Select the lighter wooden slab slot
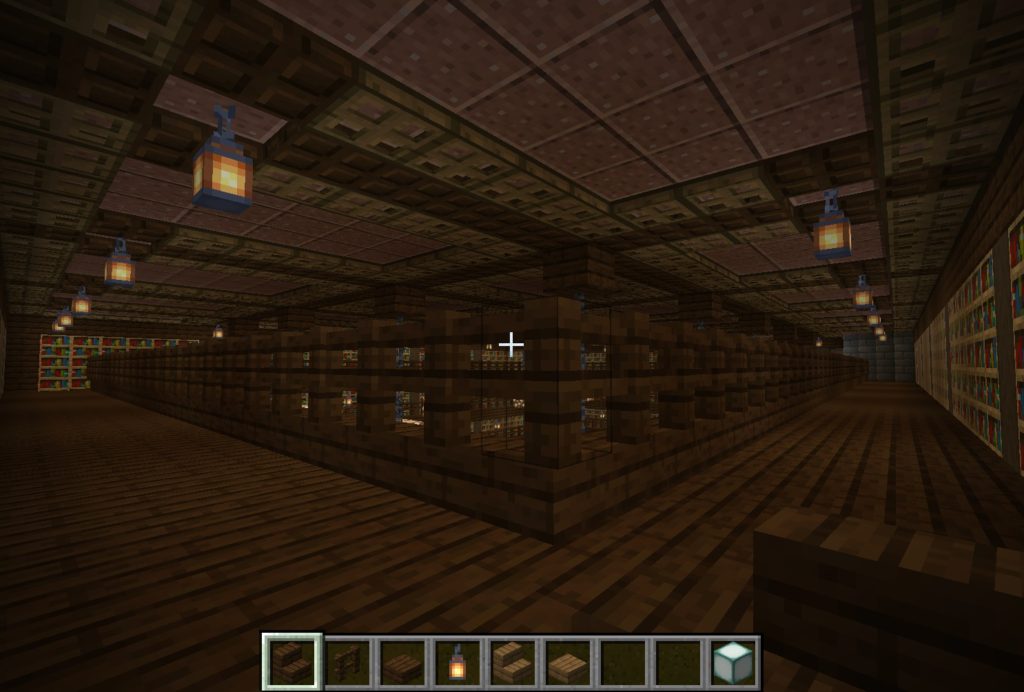 point(566,663)
